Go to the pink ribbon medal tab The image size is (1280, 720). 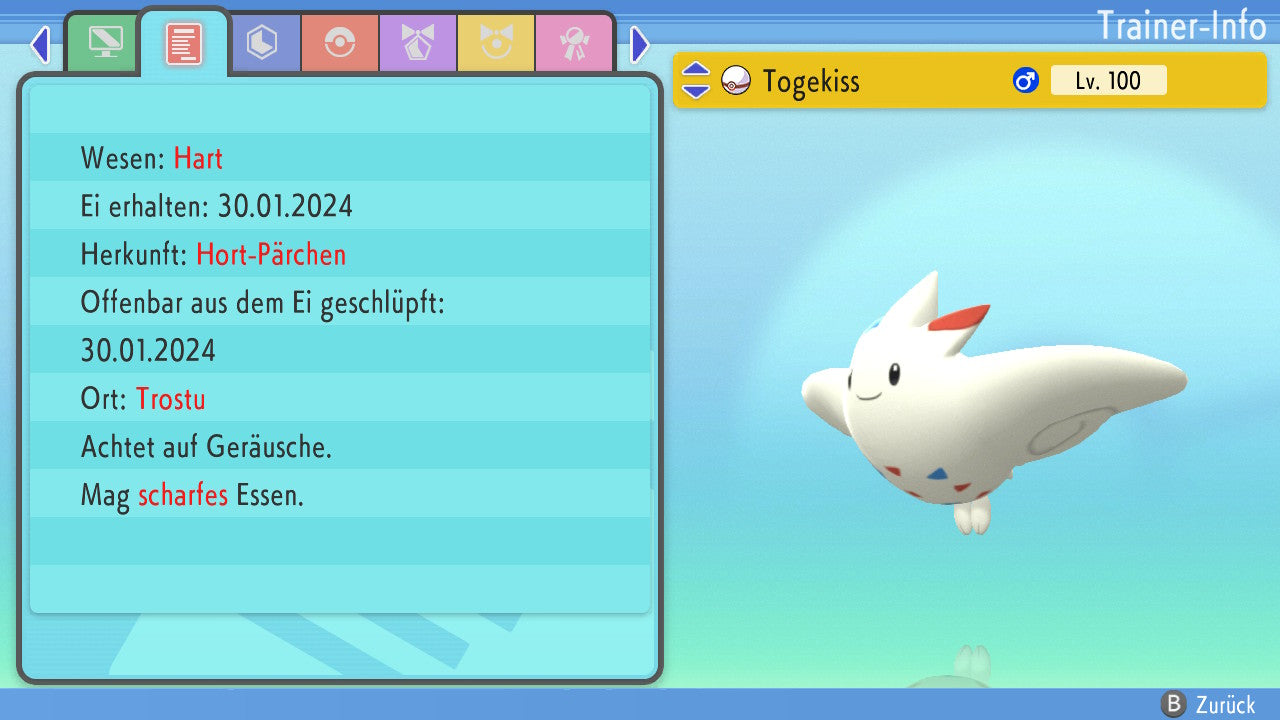[573, 43]
